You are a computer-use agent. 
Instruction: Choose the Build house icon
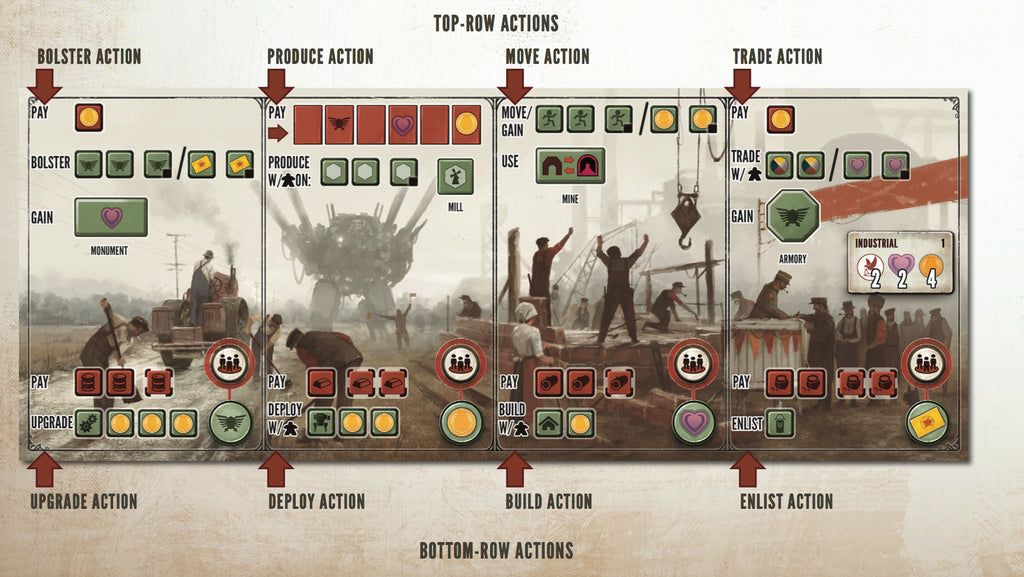coord(549,423)
